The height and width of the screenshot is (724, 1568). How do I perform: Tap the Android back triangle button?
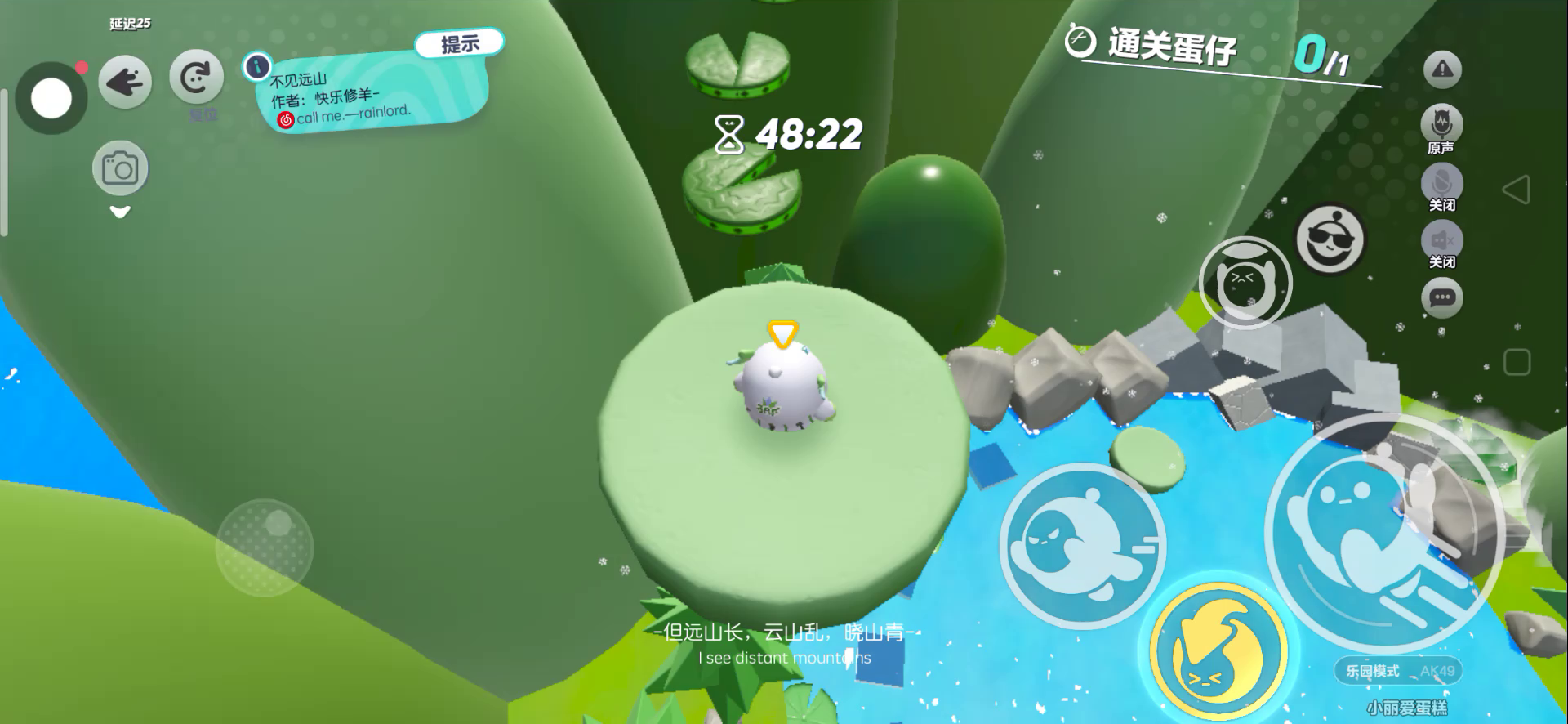(1516, 190)
